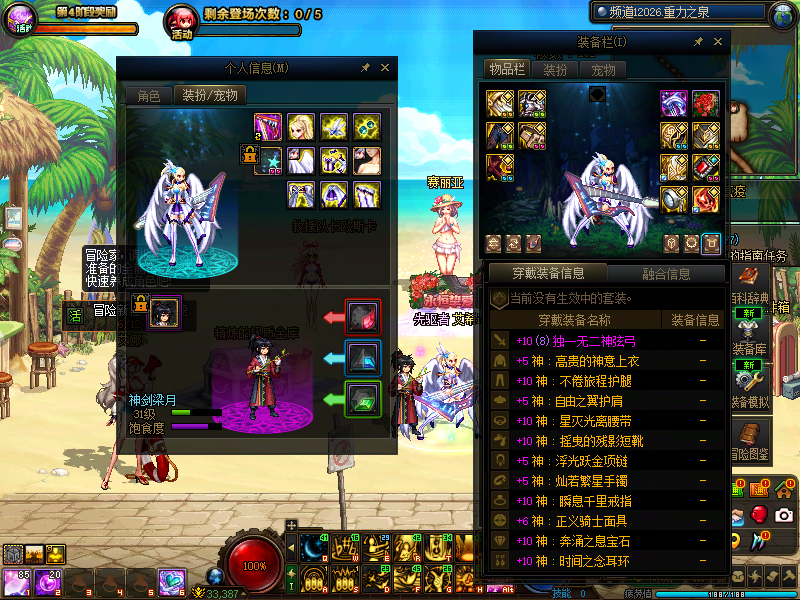Open the 活动 event portrait icon
This screenshot has width=800, height=600.
(181, 19)
